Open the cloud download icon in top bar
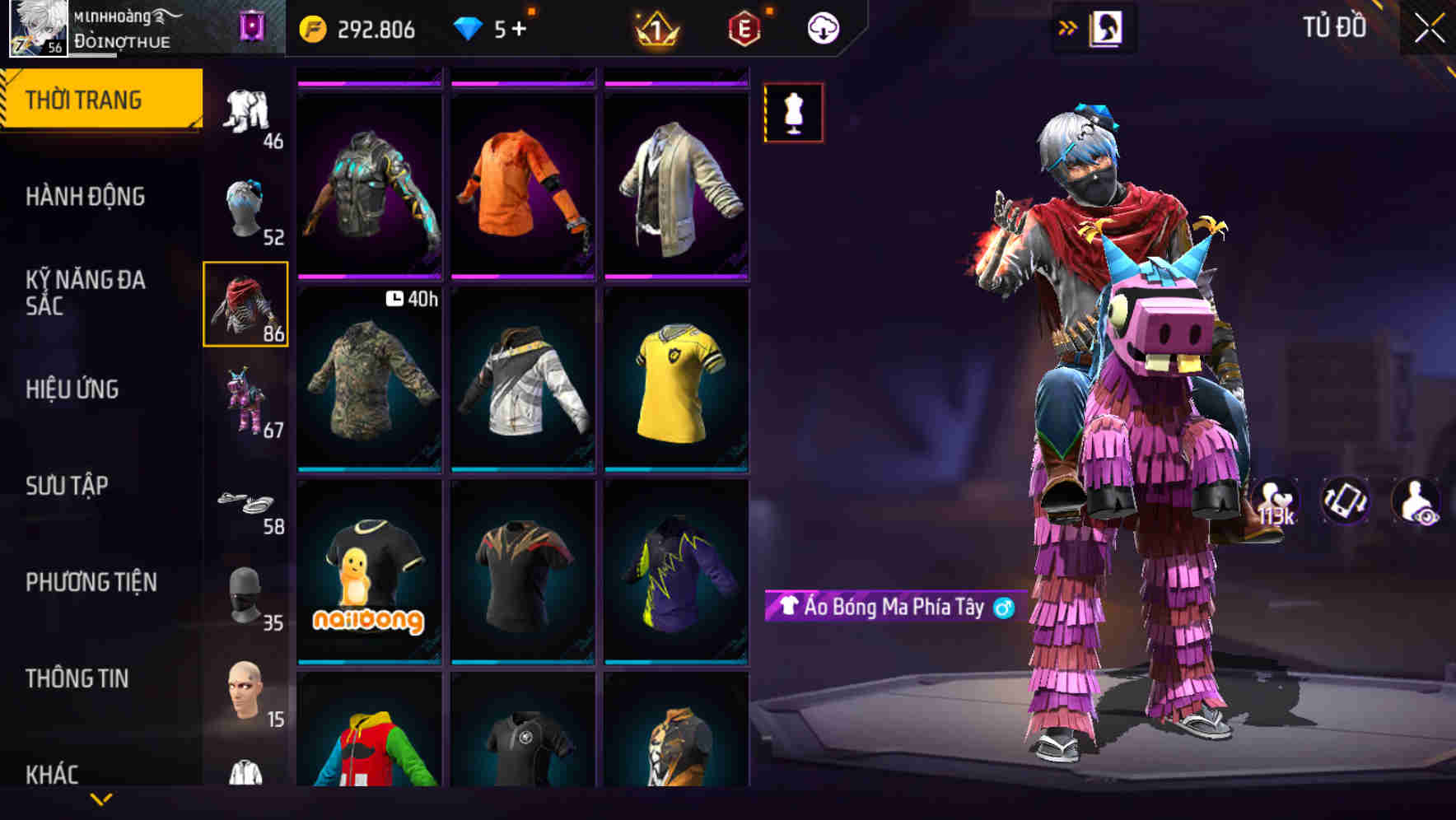Screen dimensions: 1456x820 pyautogui.click(x=823, y=27)
